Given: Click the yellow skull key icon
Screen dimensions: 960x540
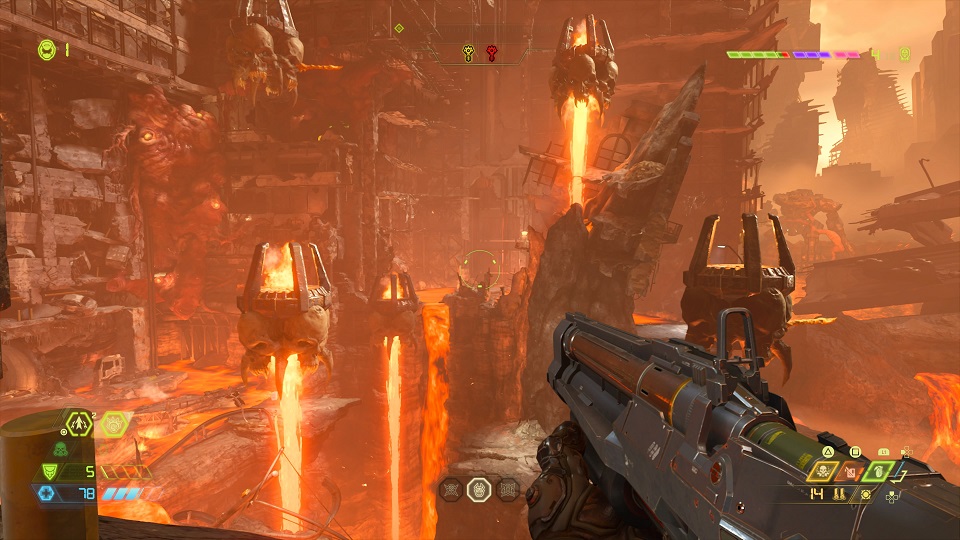Looking at the screenshot, I should pos(468,50).
